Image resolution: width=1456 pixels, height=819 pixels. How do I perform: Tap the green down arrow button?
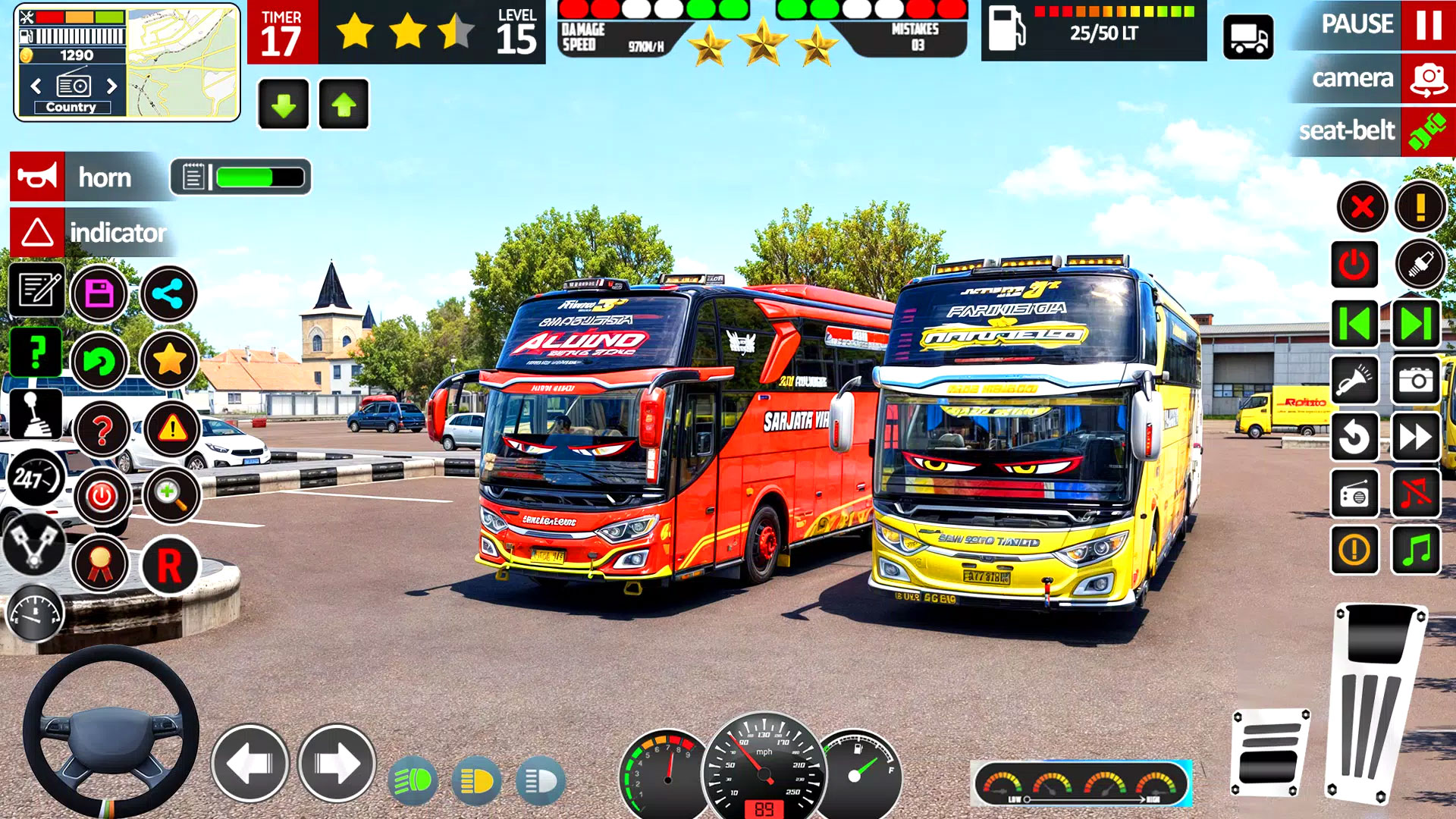click(284, 105)
